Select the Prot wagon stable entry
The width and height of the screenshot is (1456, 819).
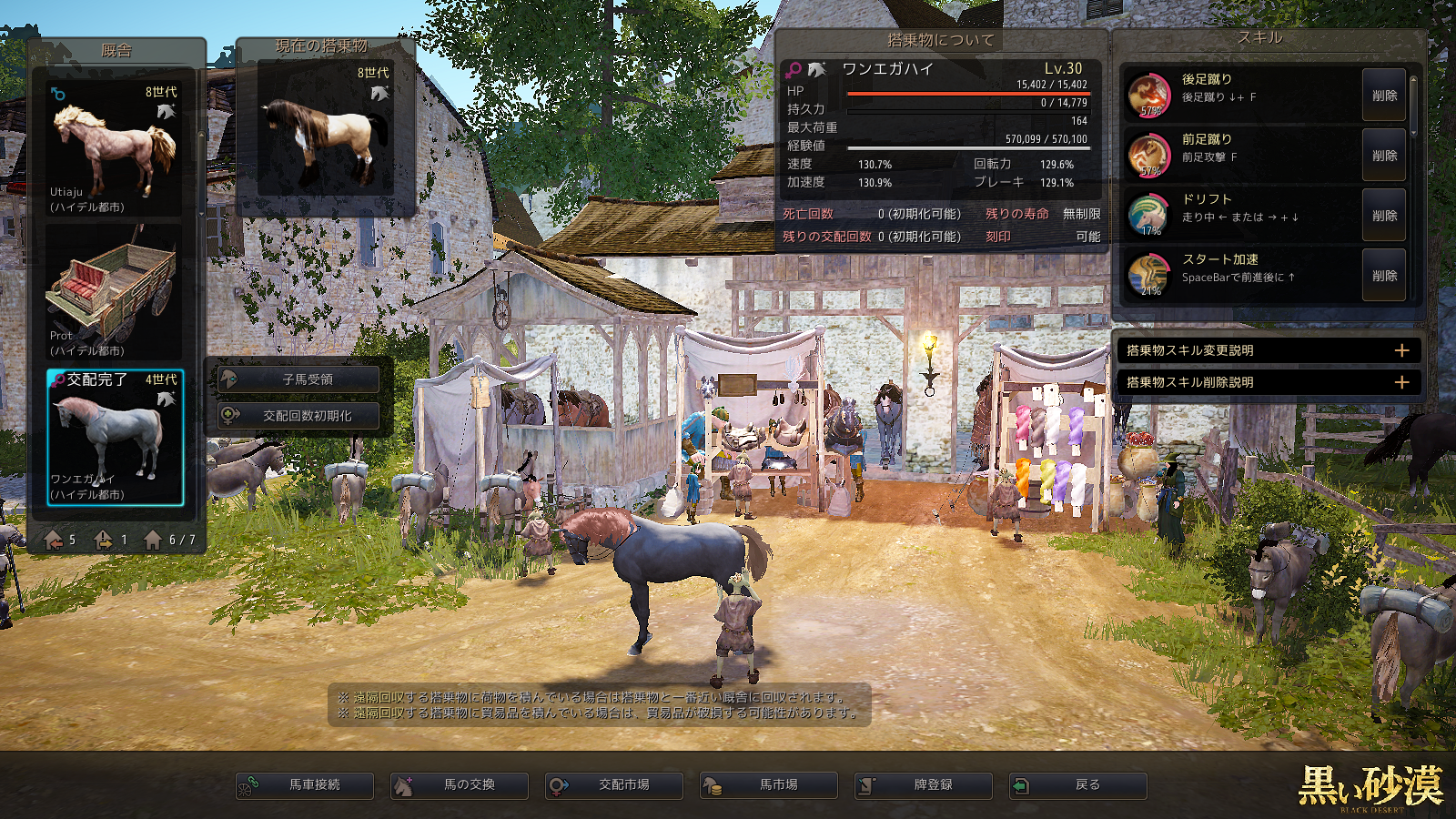click(x=115, y=292)
